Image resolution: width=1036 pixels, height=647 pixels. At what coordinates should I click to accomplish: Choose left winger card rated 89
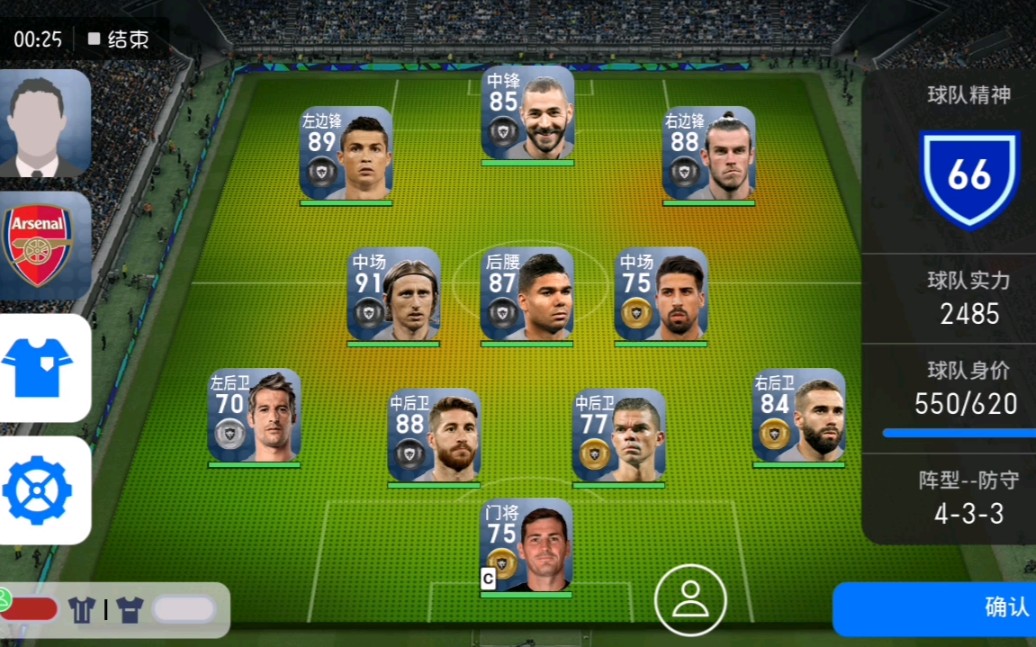[x=346, y=153]
